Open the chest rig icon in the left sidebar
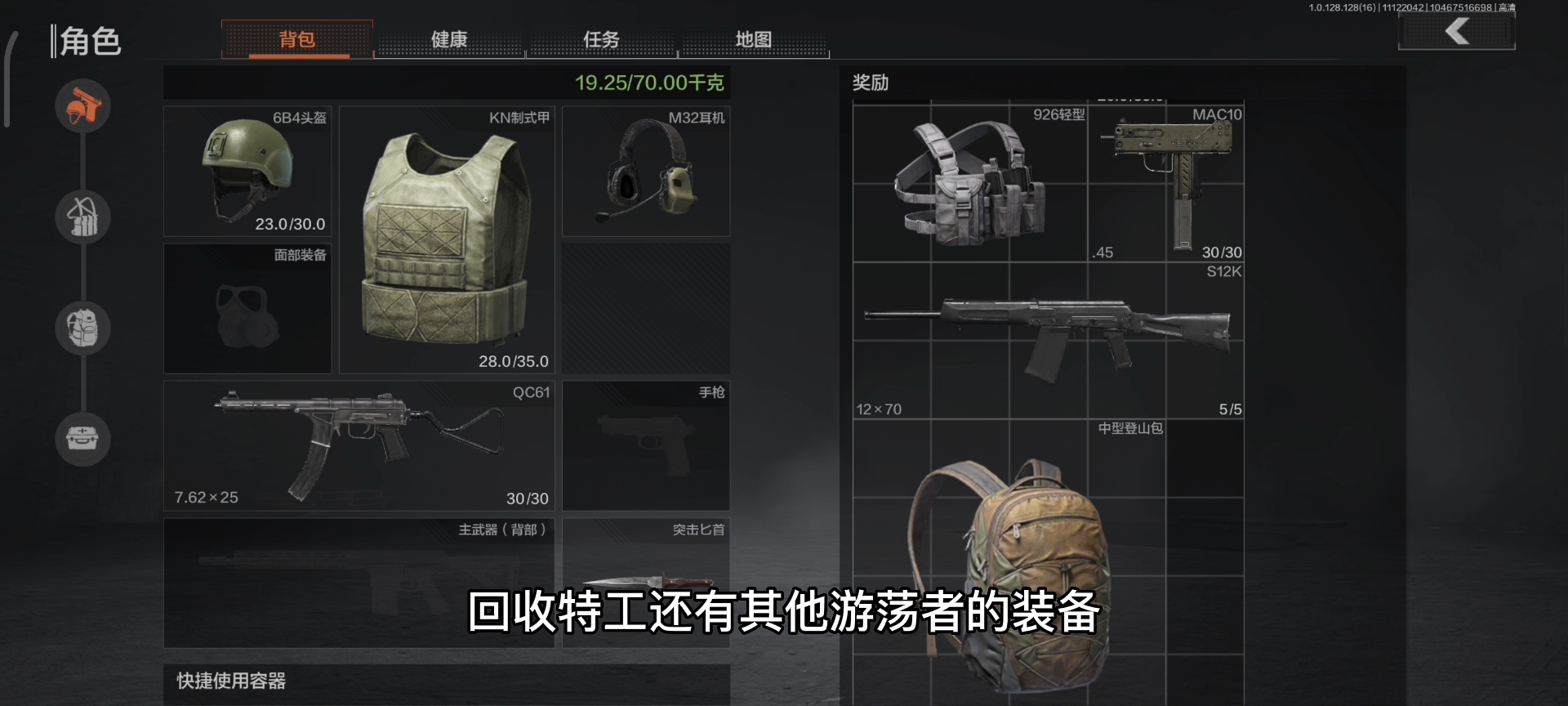 (x=82, y=217)
